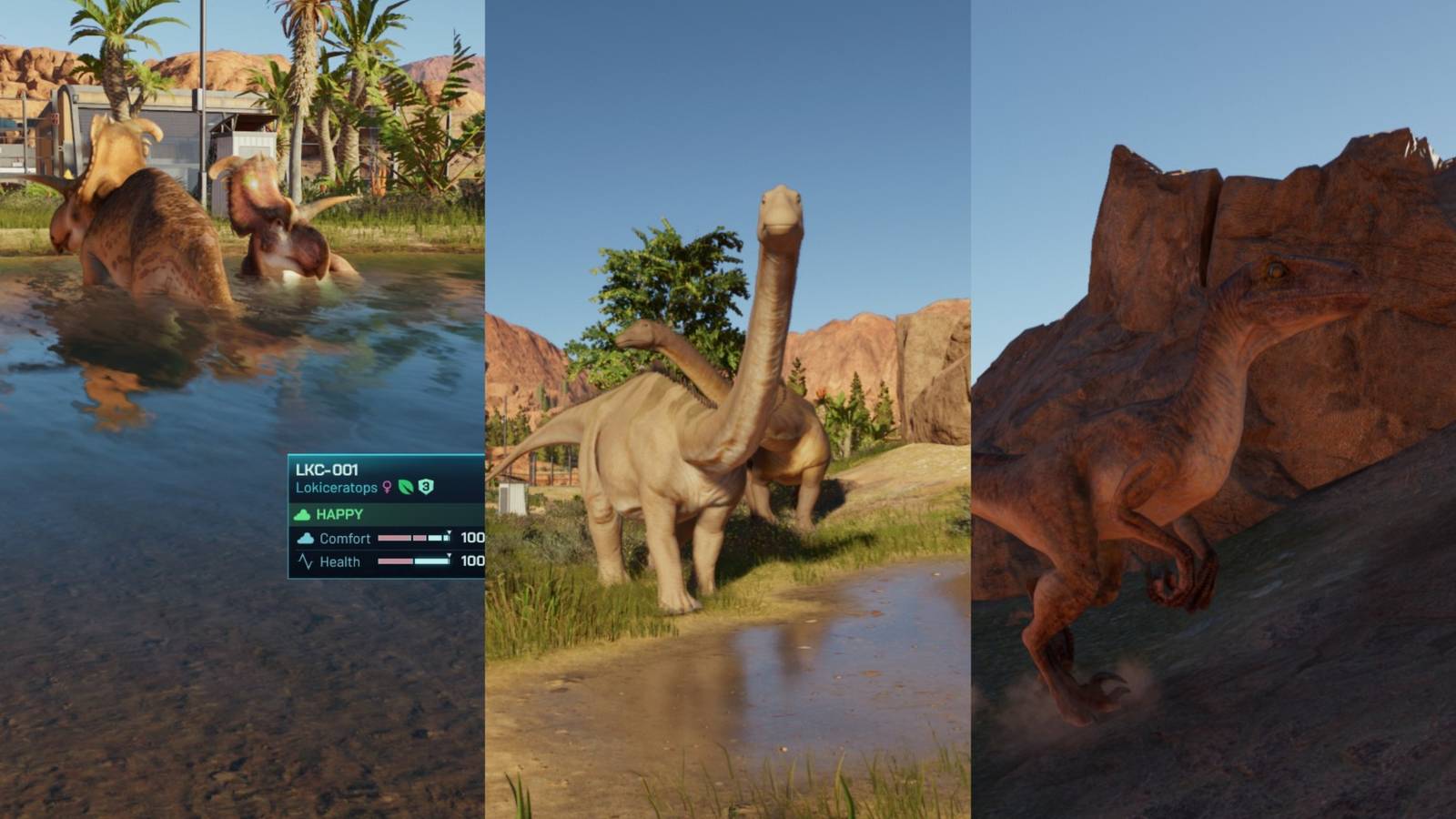Expand the marker above the Comfort bar
This screenshot has height=819, width=1456.
(x=449, y=531)
